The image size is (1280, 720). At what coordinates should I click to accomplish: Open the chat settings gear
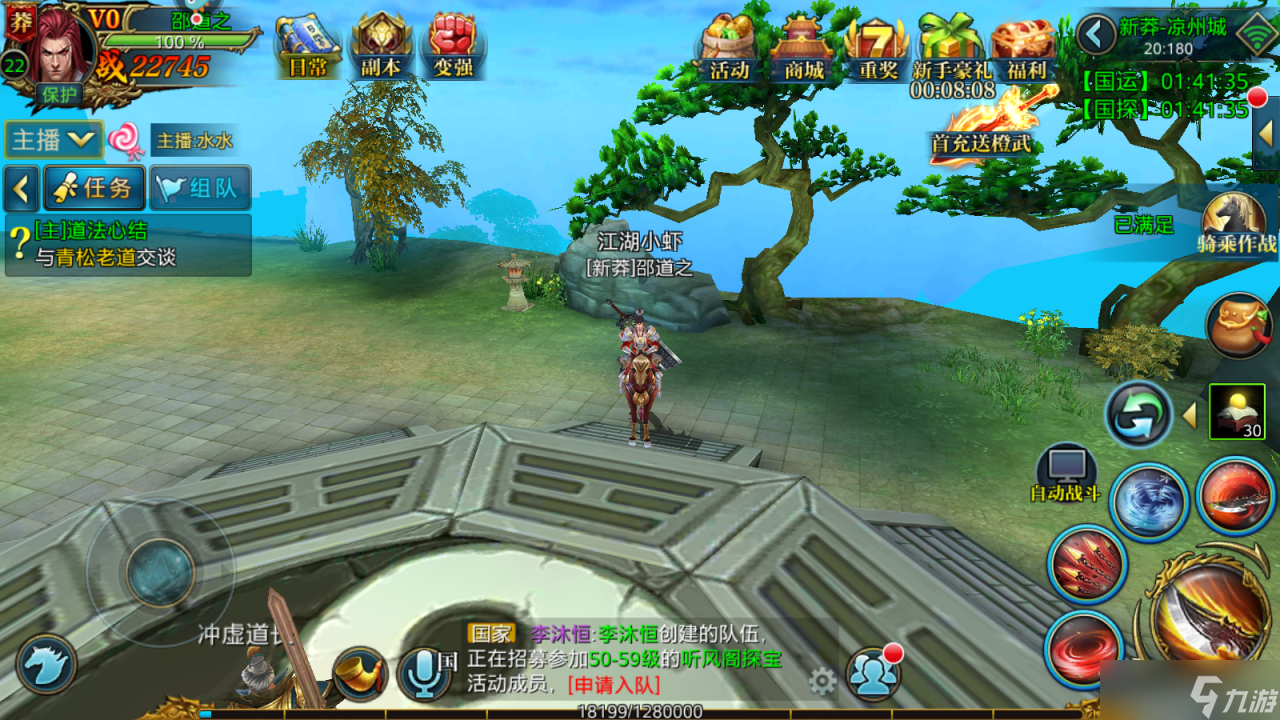pyautogui.click(x=822, y=682)
